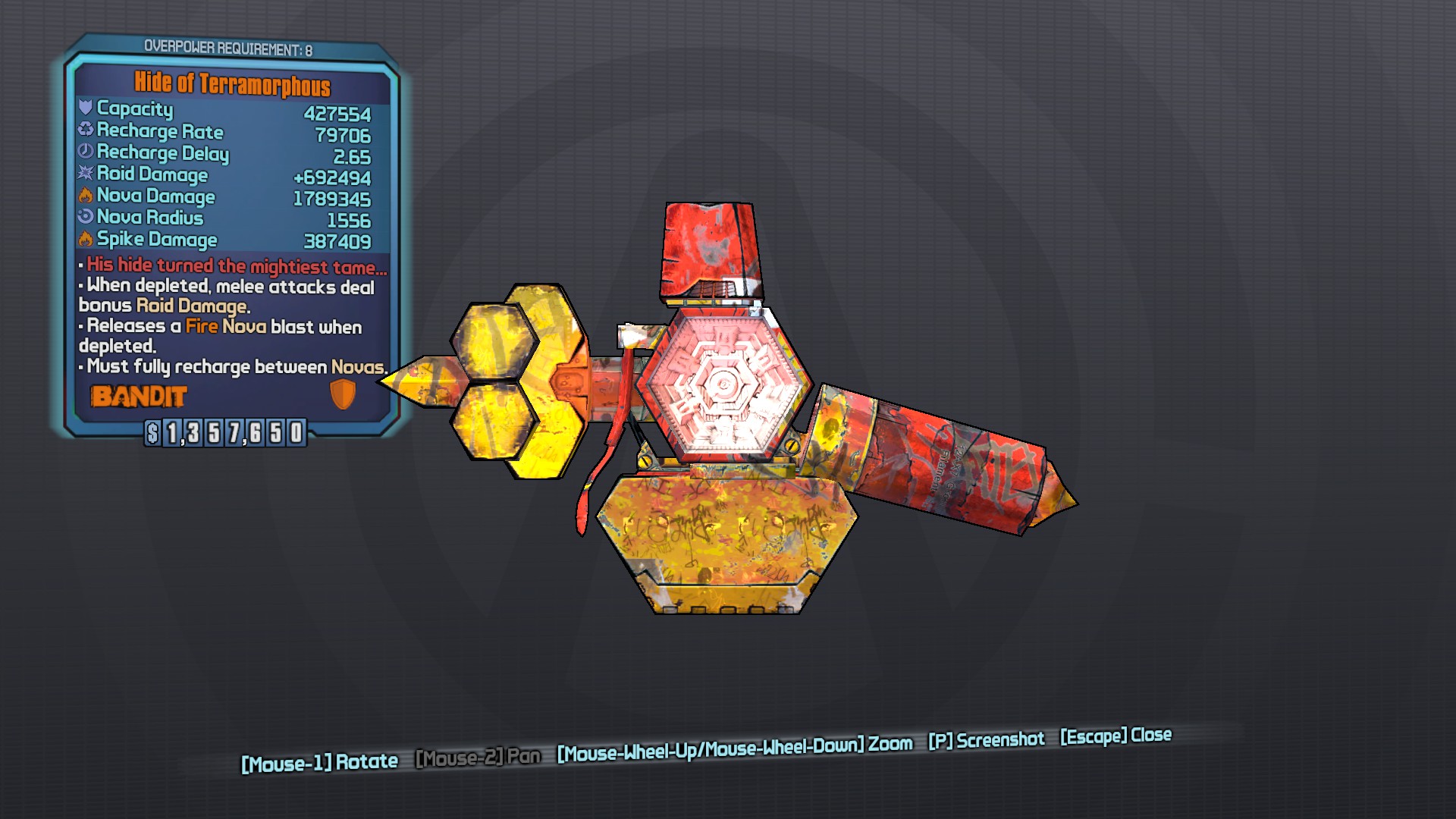Expand the truncated red flavor text
Screen dimensions: 1456x819
pyautogui.click(x=231, y=265)
